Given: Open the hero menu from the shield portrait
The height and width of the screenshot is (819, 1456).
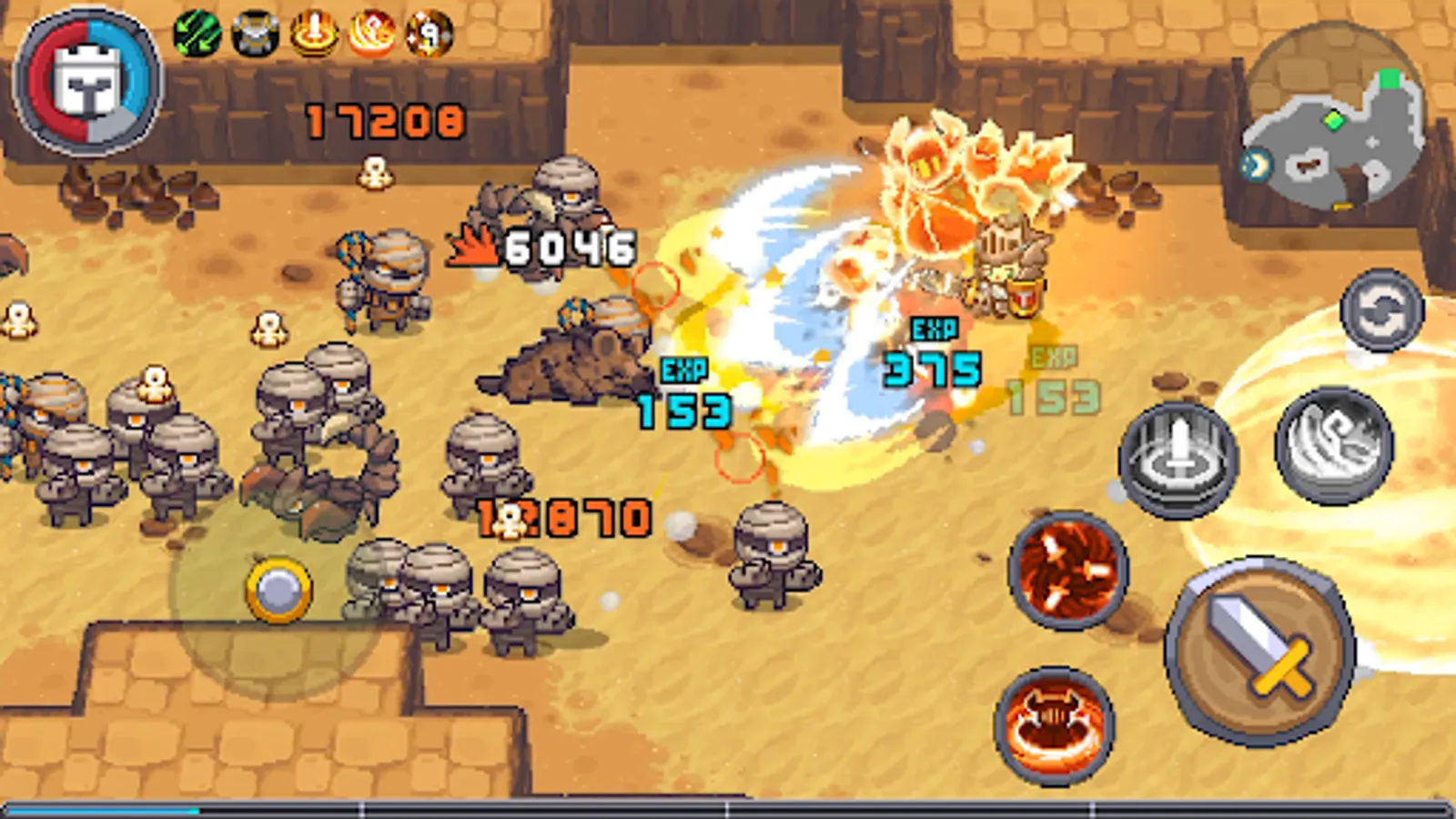Looking at the screenshot, I should point(87,80).
